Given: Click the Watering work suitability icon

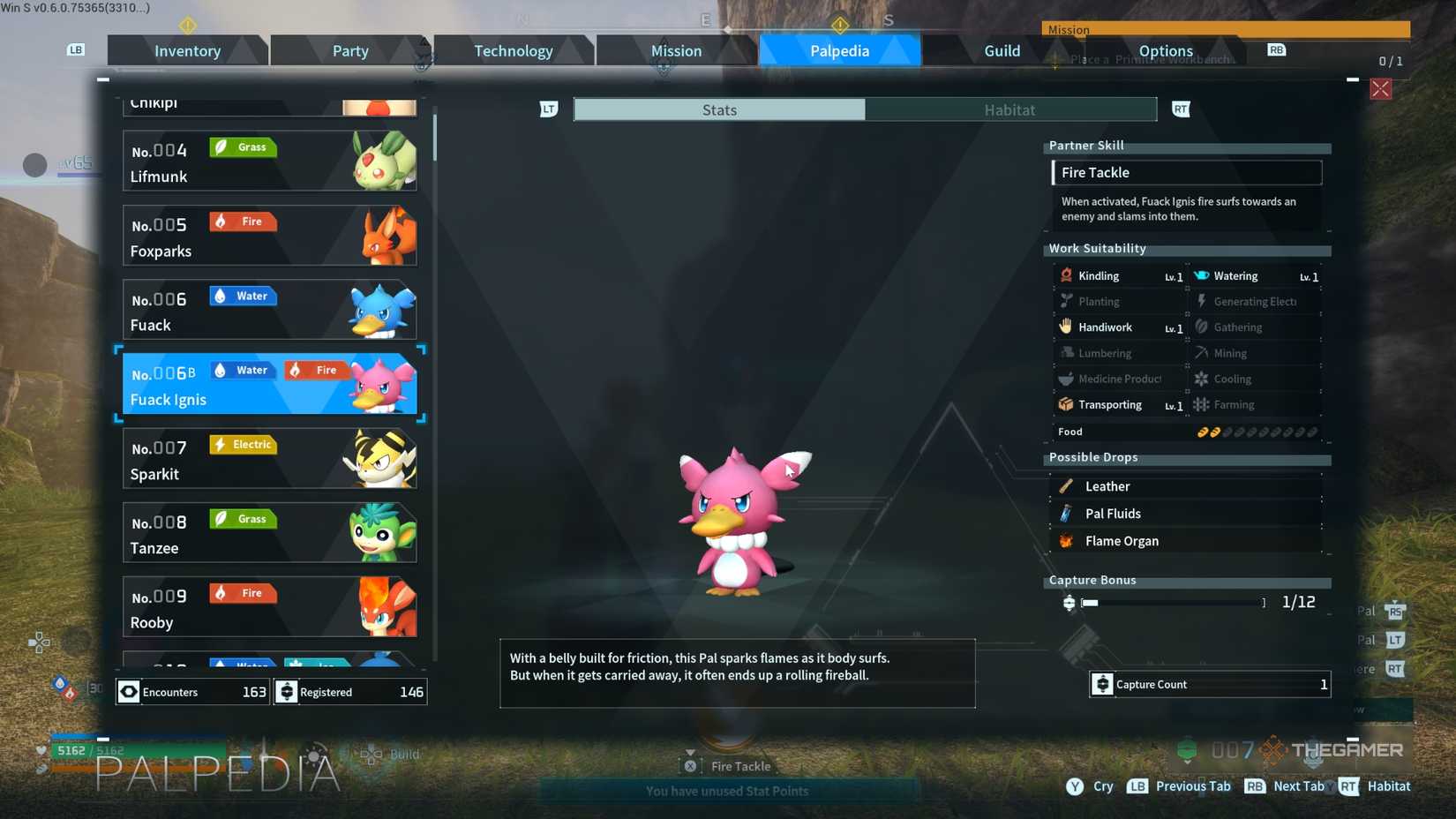Looking at the screenshot, I should [1201, 275].
